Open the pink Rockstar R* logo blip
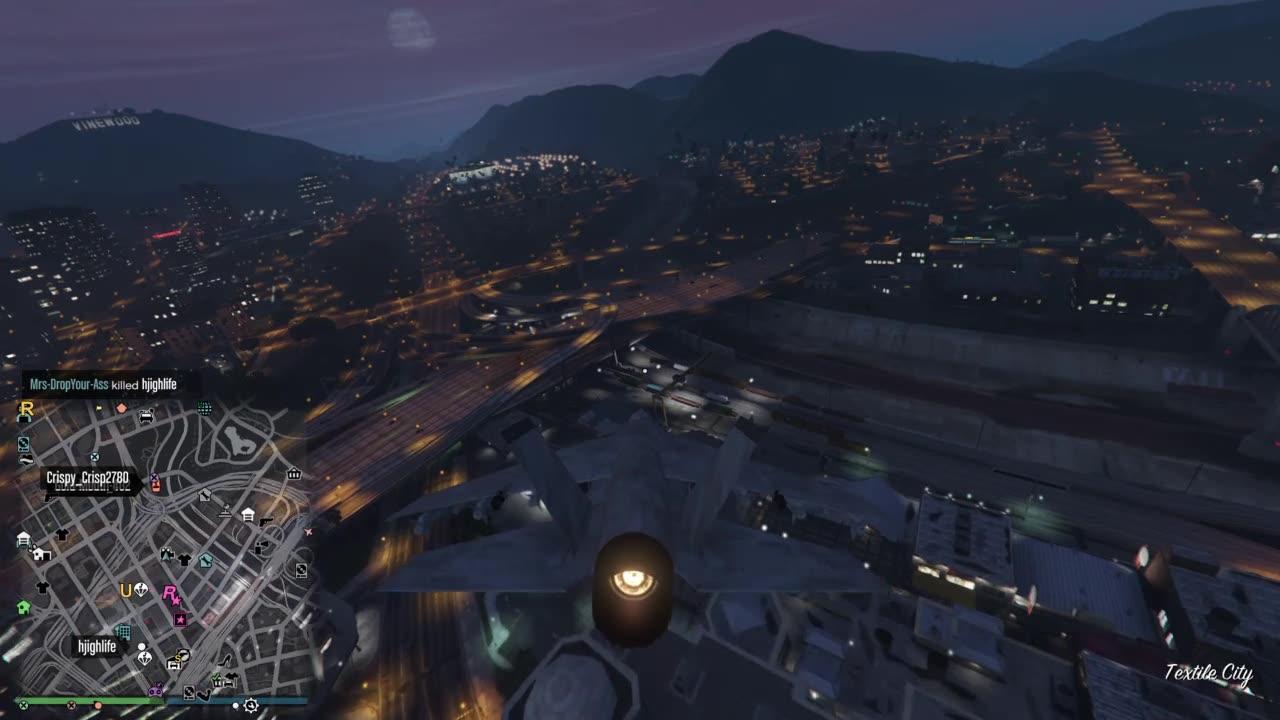Viewport: 1280px width, 720px height. coord(170,595)
